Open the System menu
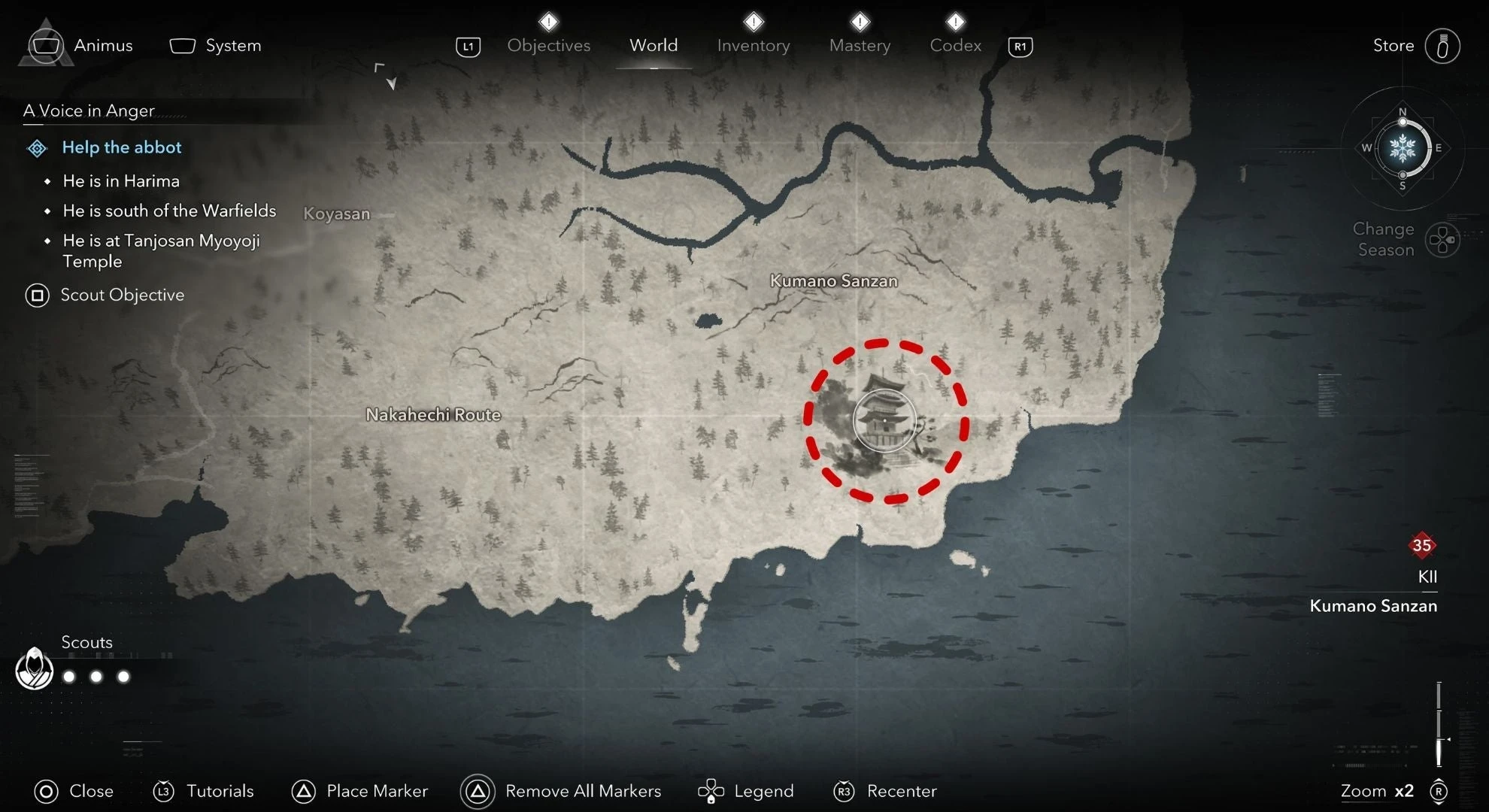The height and width of the screenshot is (812, 1489). [x=216, y=45]
